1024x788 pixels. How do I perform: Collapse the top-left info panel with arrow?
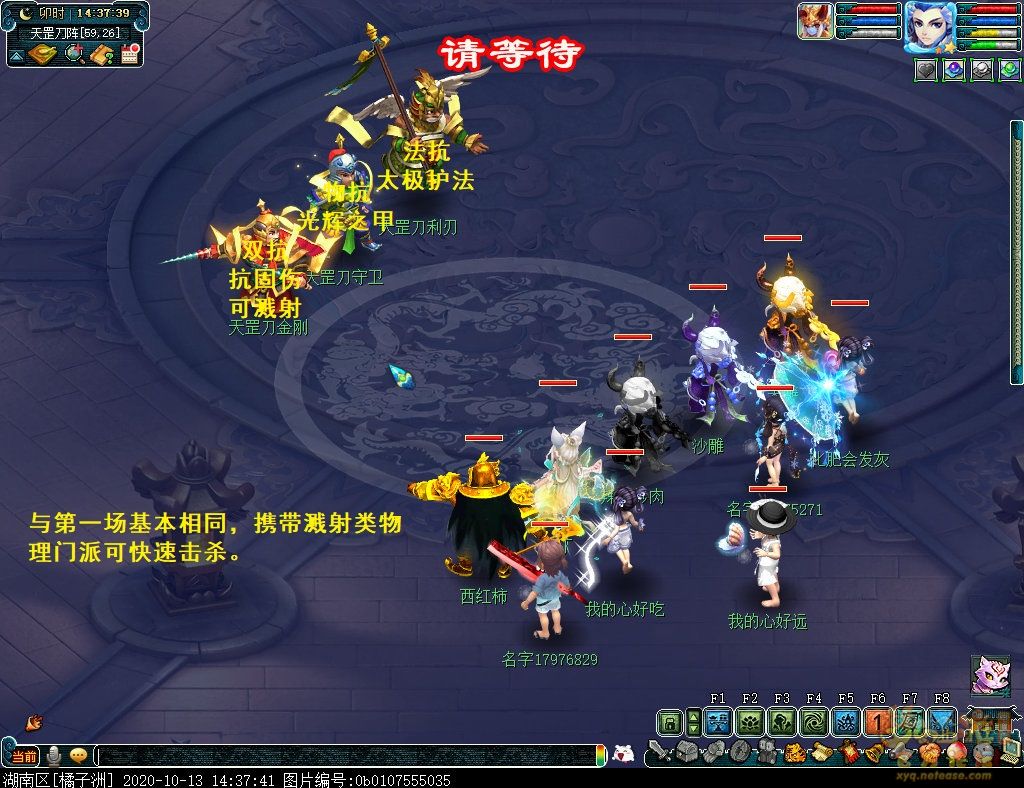[16, 57]
